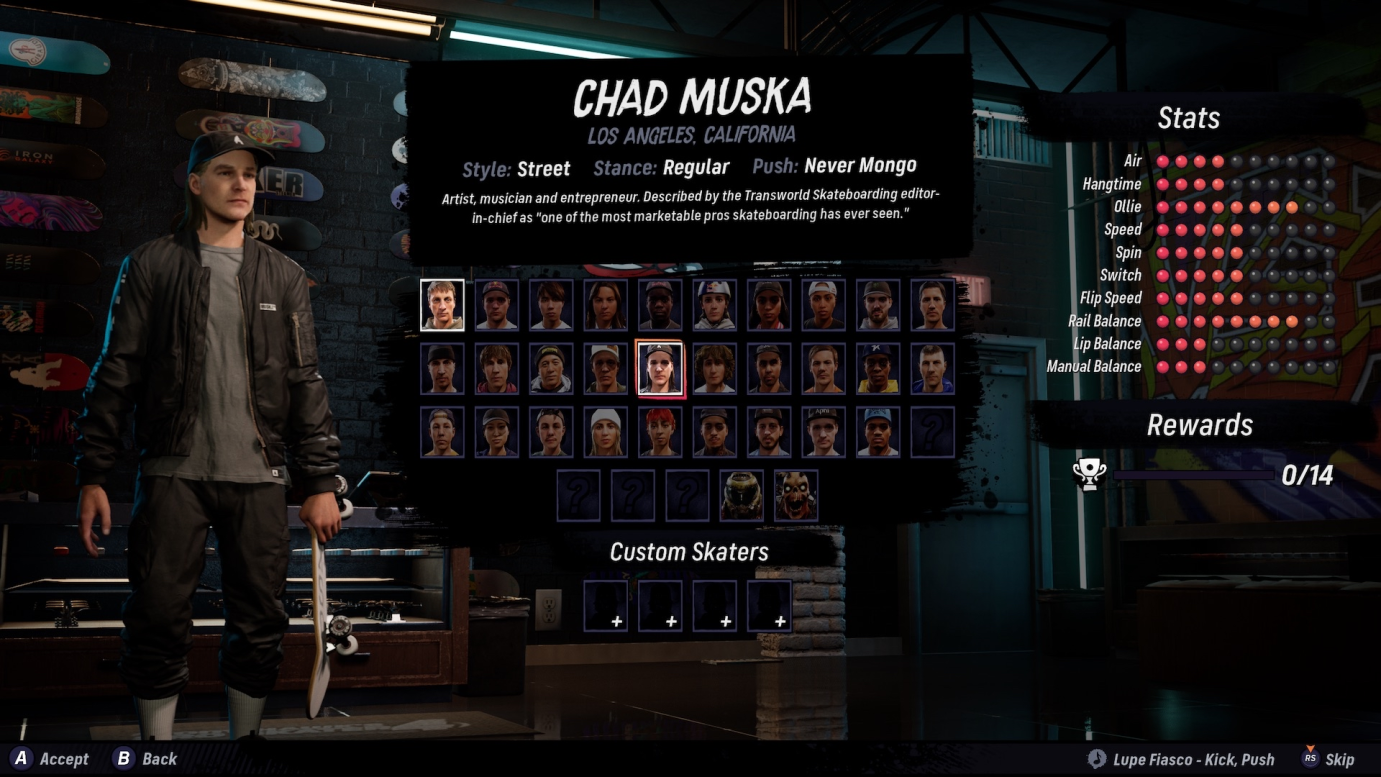Image resolution: width=1381 pixels, height=777 pixels.
Task: Choose the skater in the backwards white cap
Action: pyautogui.click(x=823, y=305)
